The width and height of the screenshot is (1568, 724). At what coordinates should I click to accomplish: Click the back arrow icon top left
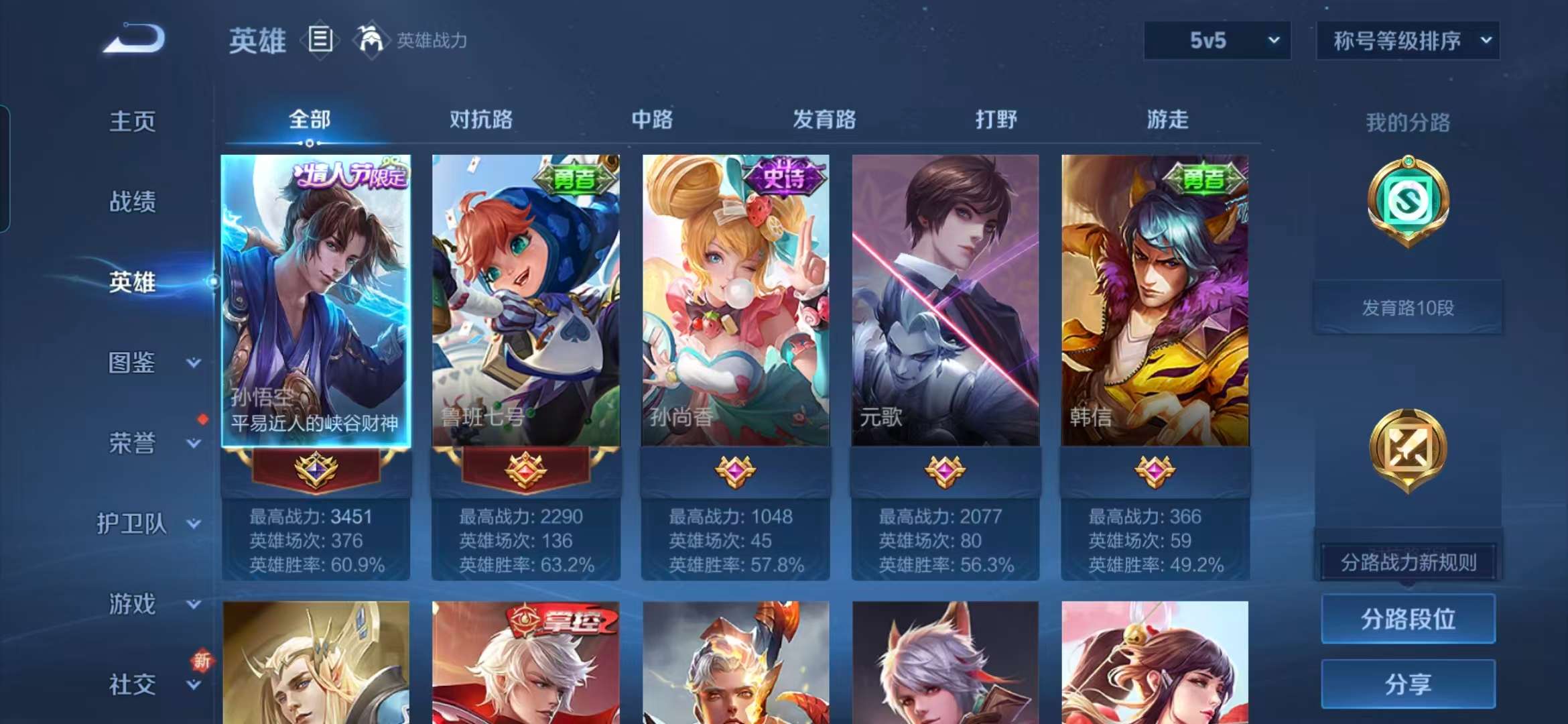click(x=134, y=40)
